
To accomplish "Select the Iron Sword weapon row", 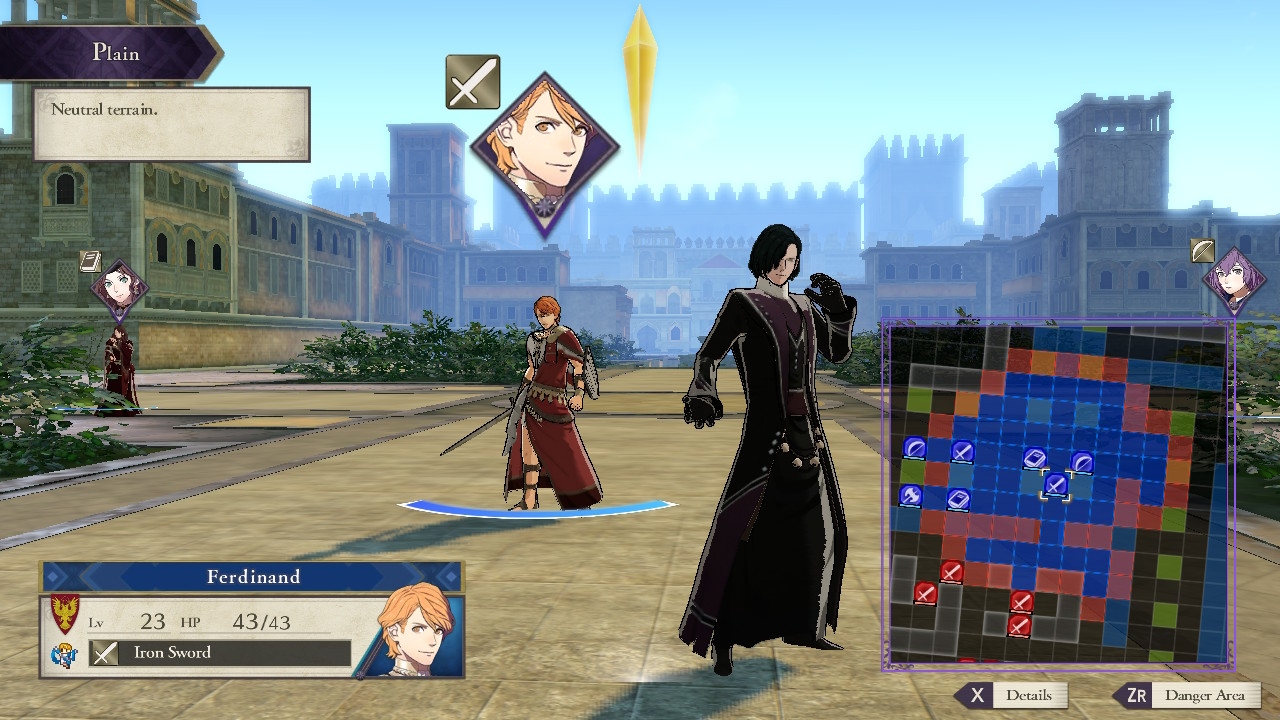I will click(220, 653).
